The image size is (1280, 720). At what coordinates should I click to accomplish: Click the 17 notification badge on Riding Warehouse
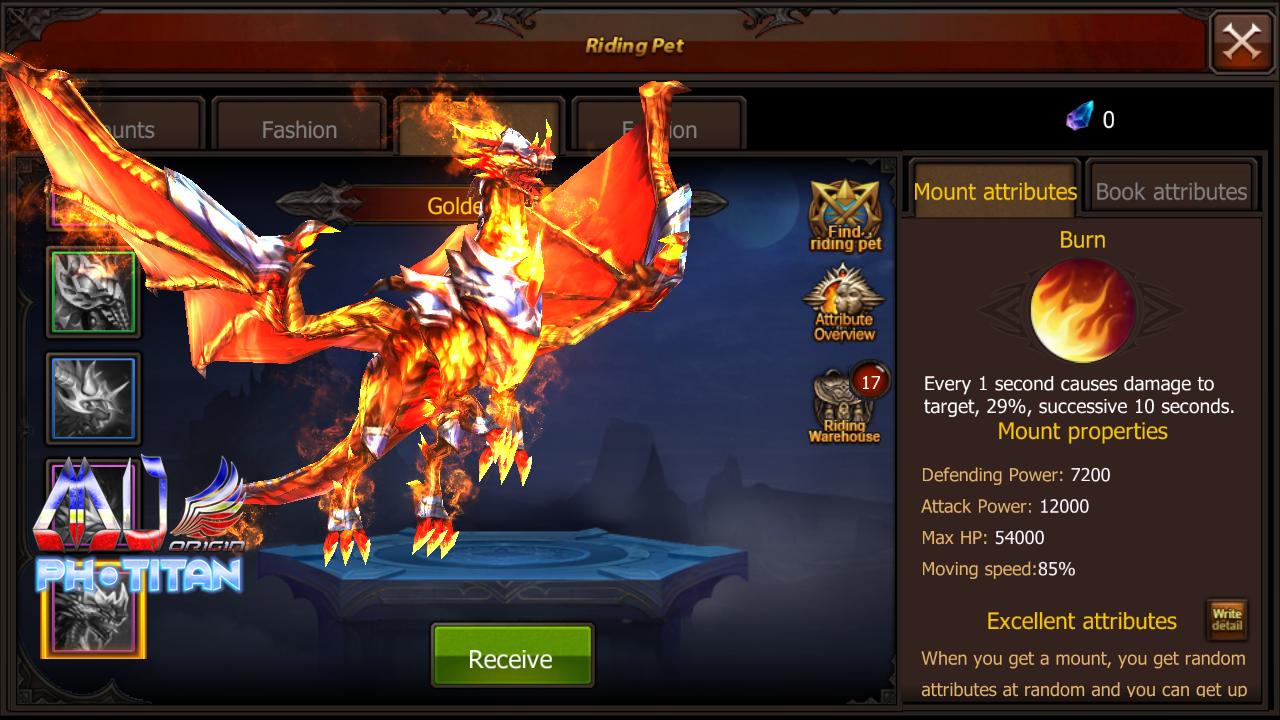[x=869, y=383]
